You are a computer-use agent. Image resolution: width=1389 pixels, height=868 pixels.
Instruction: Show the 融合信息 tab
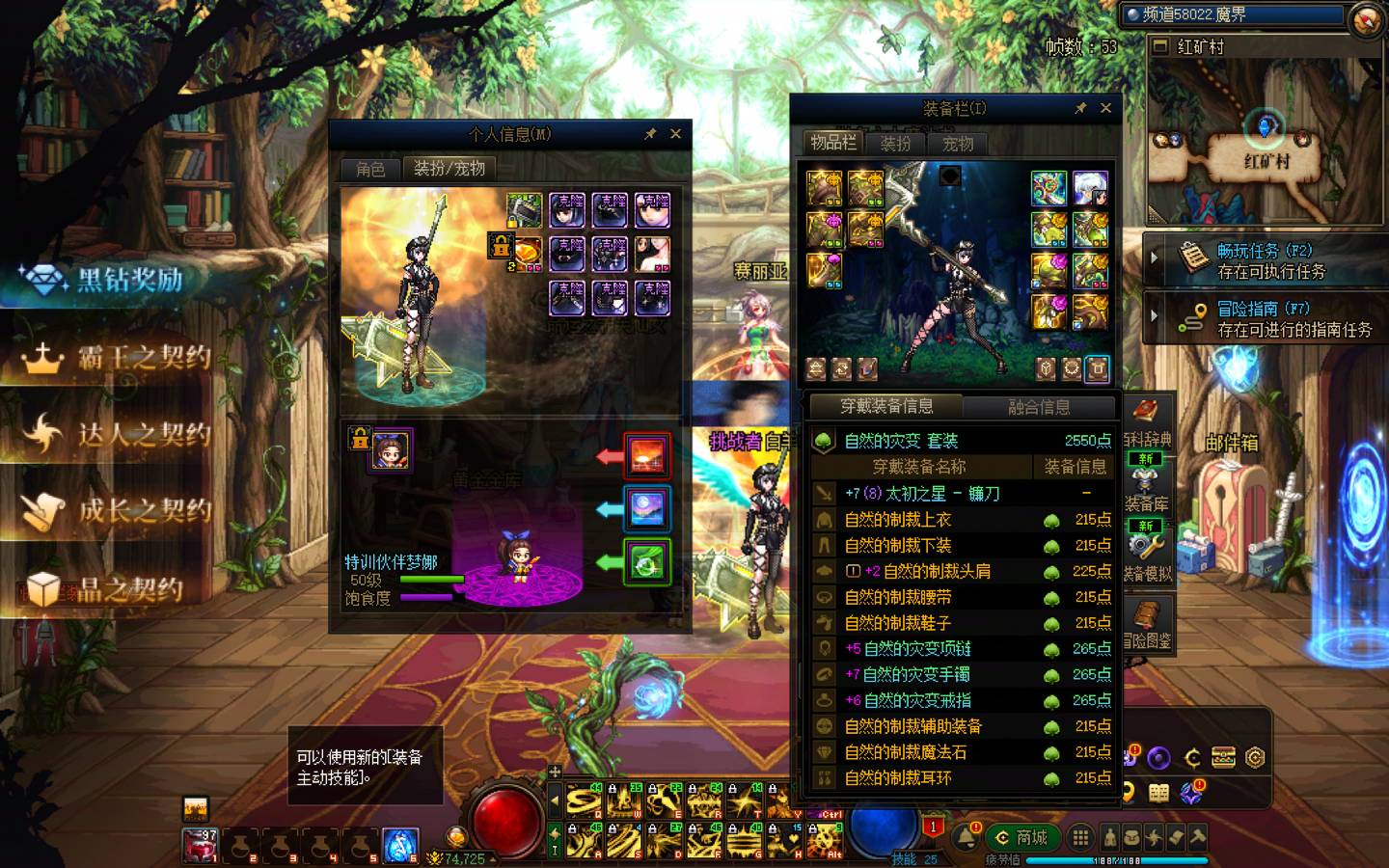[1039, 407]
